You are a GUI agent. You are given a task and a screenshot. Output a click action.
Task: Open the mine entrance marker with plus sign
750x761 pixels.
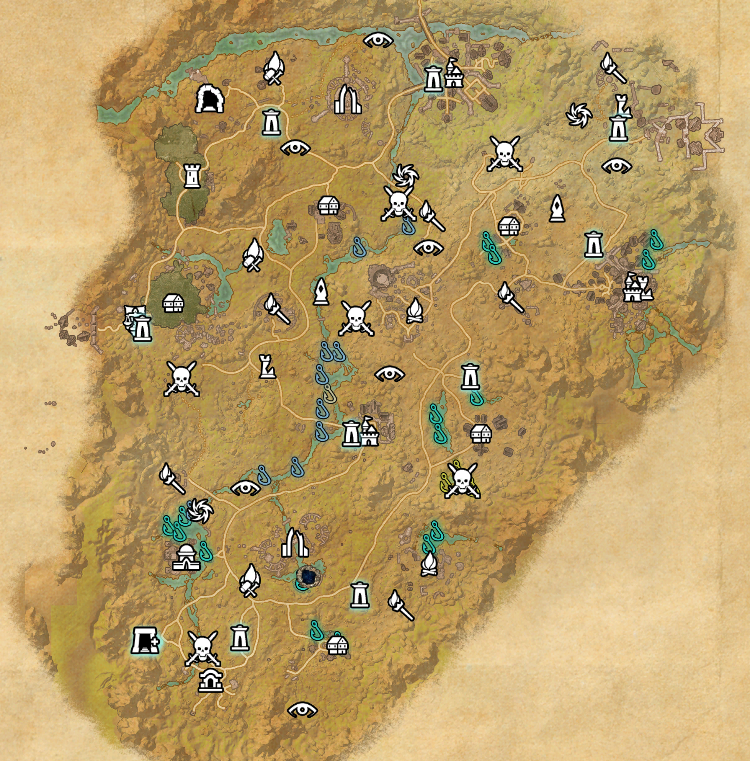pyautogui.click(x=146, y=640)
